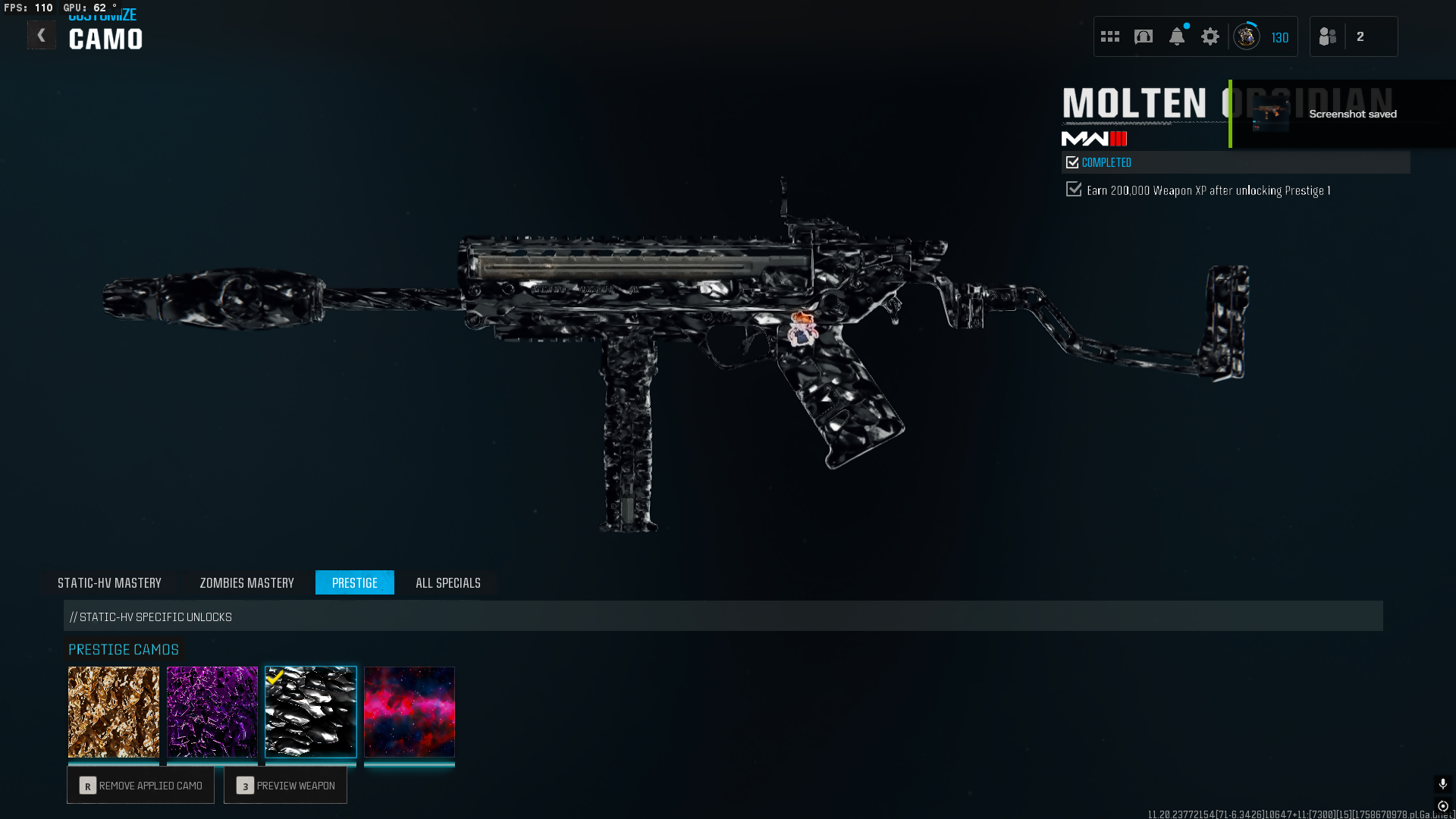The height and width of the screenshot is (819, 1456).
Task: Open the notifications bell
Action: [1177, 36]
